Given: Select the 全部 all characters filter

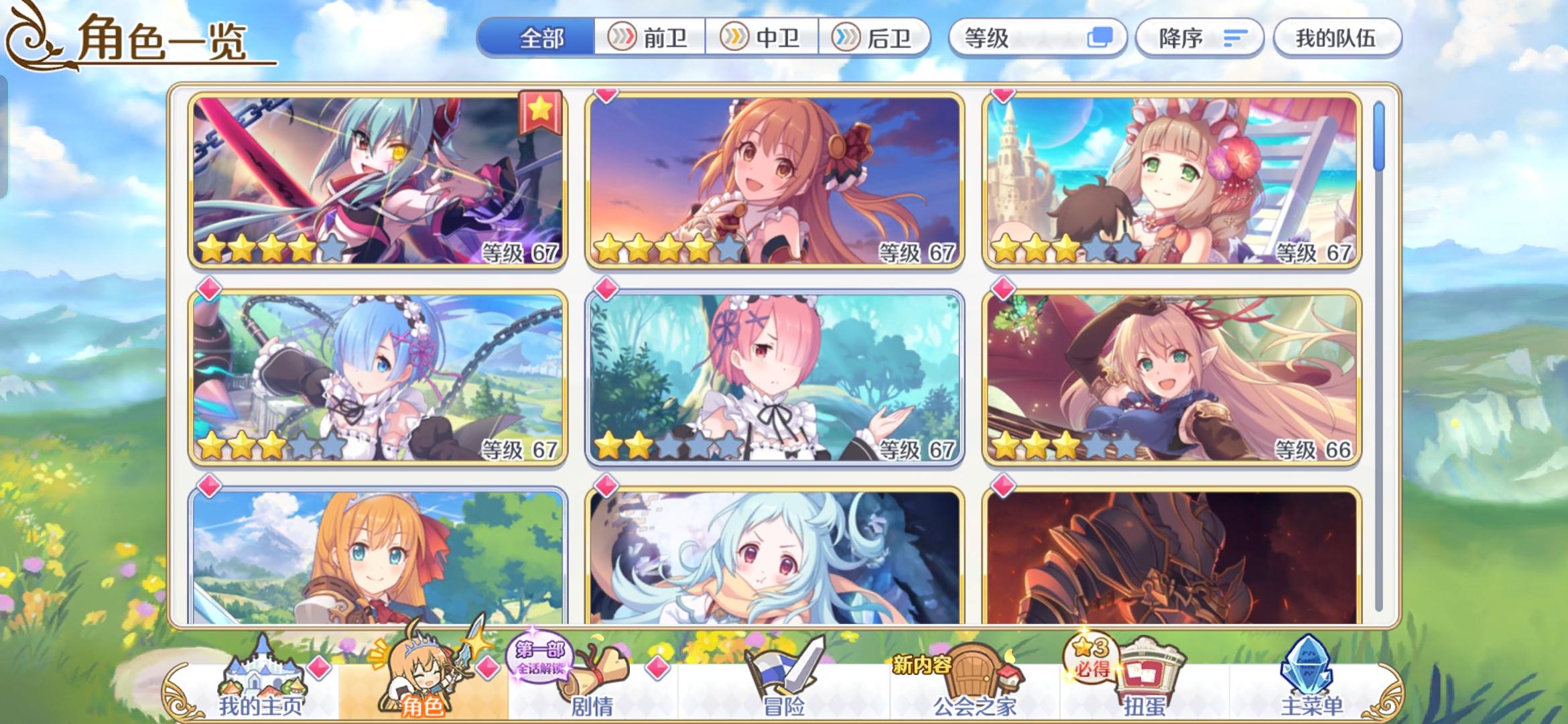Looking at the screenshot, I should [541, 38].
